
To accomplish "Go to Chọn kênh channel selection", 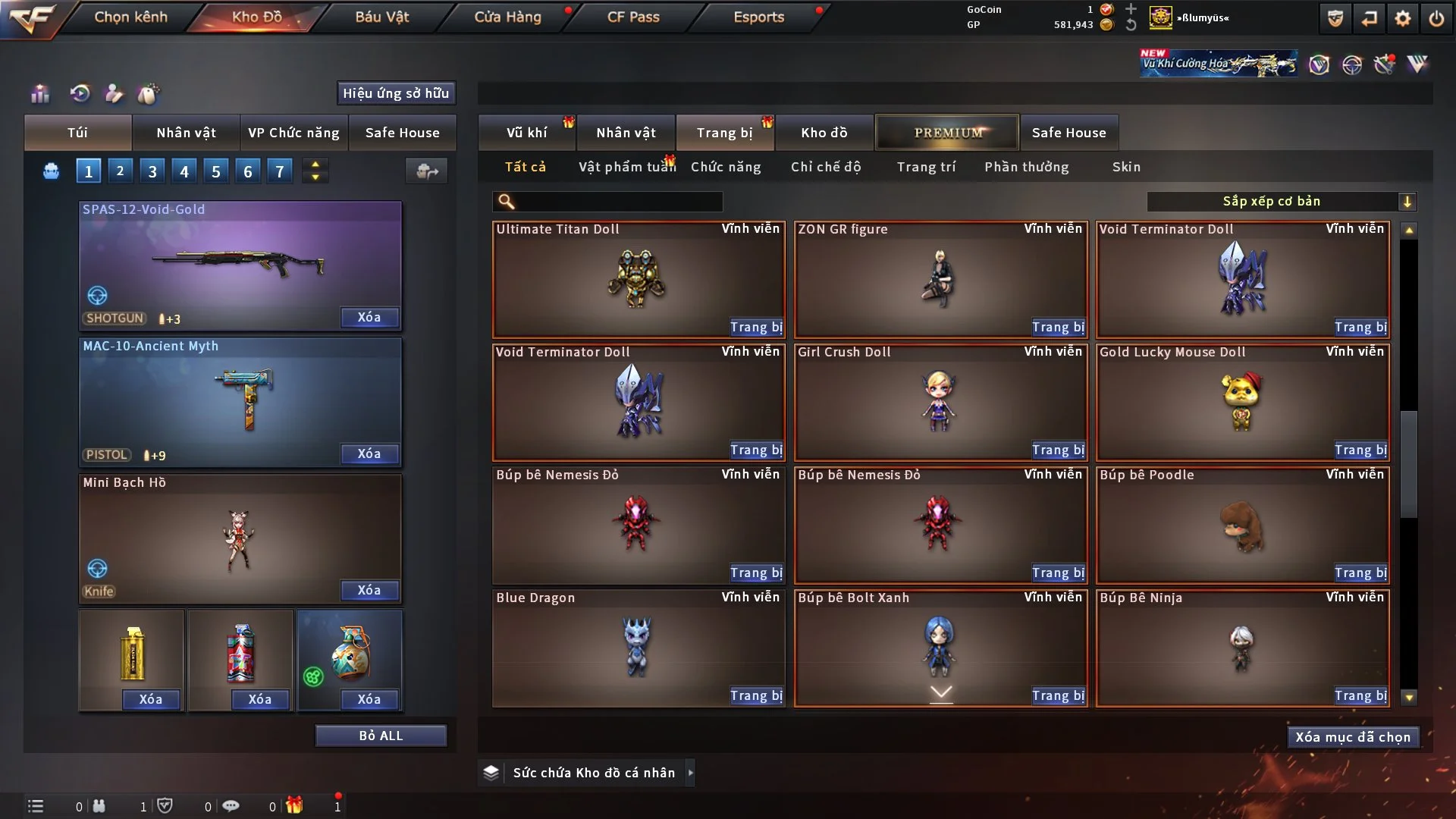I will tap(130, 17).
